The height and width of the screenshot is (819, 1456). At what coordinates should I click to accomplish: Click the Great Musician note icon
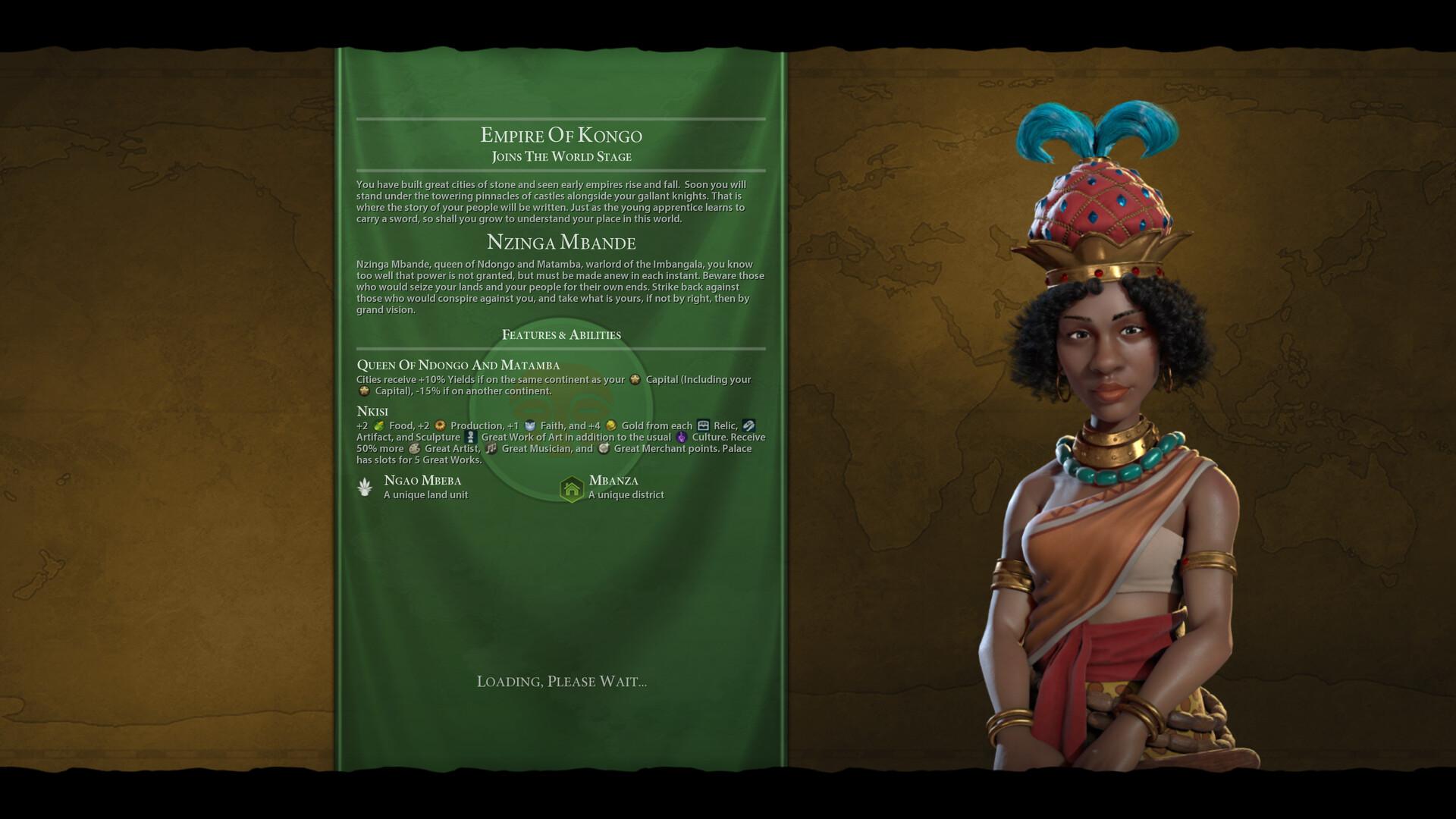[491, 449]
